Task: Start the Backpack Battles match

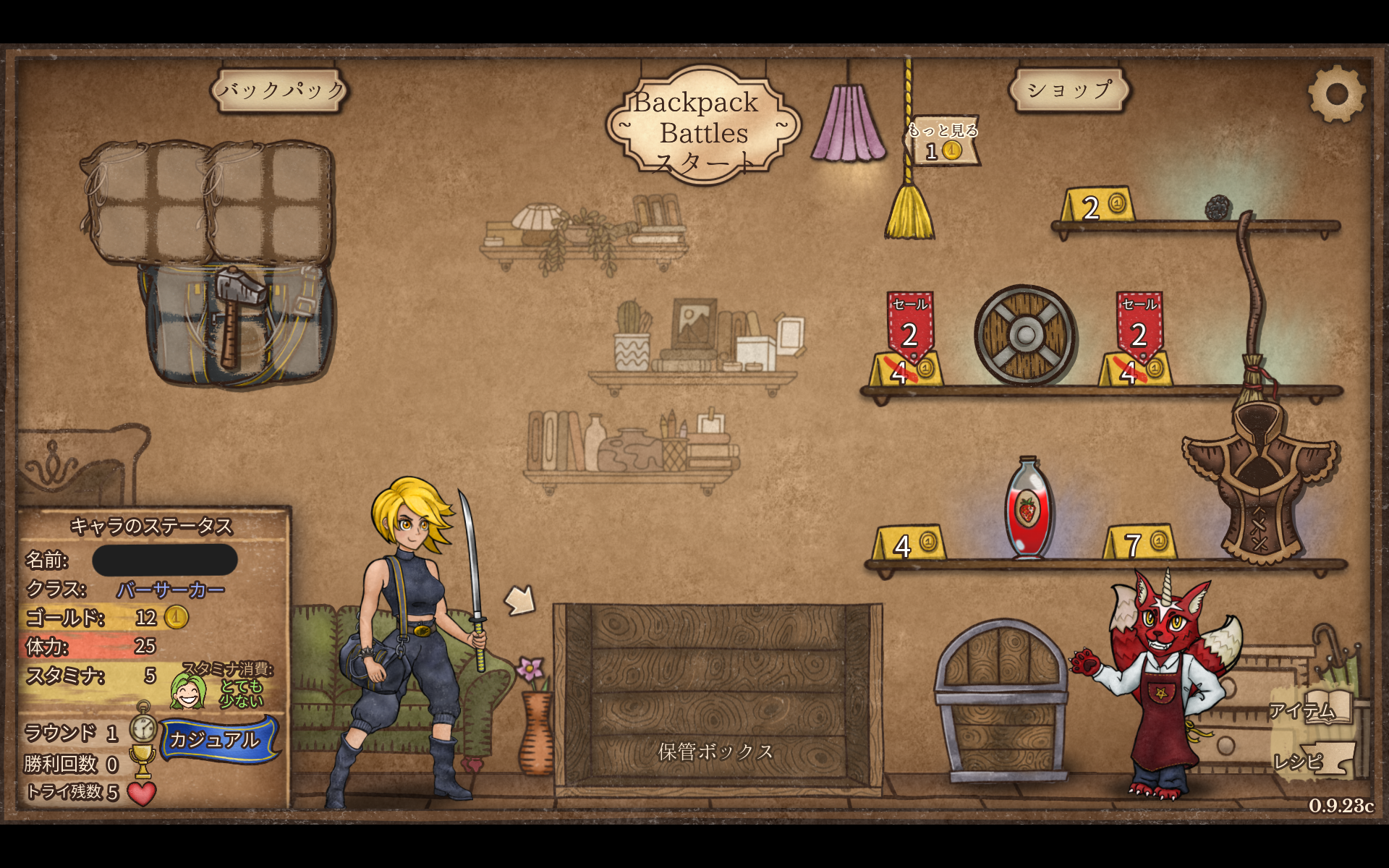Action: pos(702,129)
